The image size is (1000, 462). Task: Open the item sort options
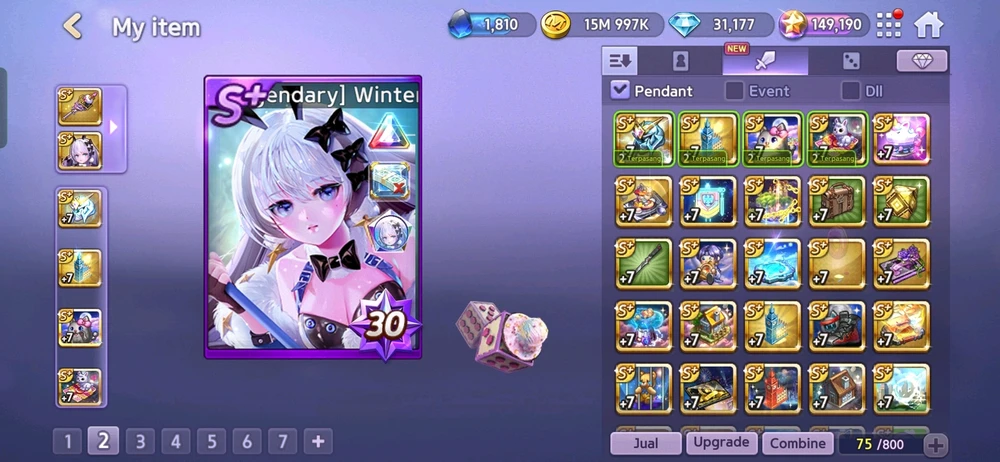point(621,61)
